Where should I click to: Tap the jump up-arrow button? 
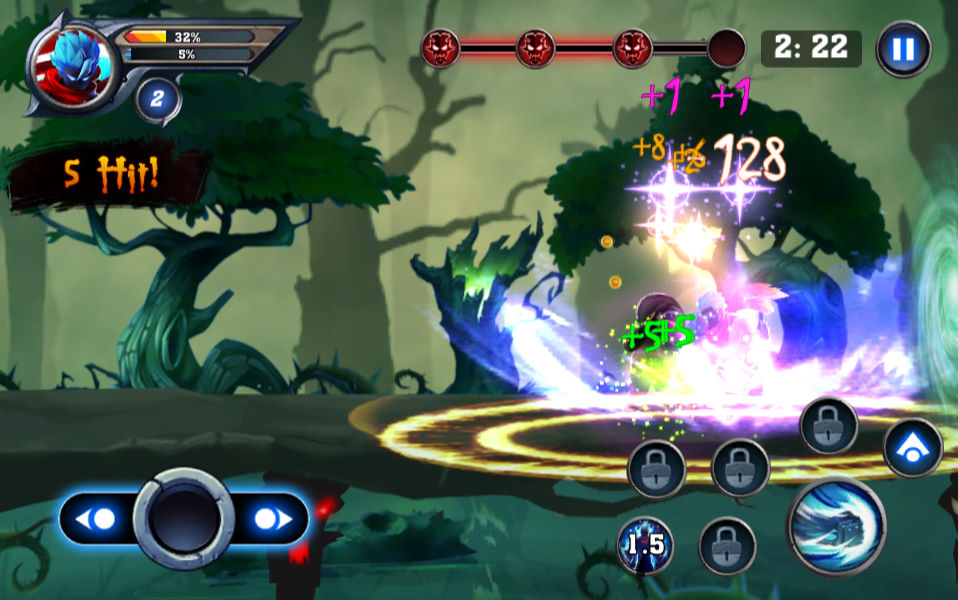coord(912,448)
